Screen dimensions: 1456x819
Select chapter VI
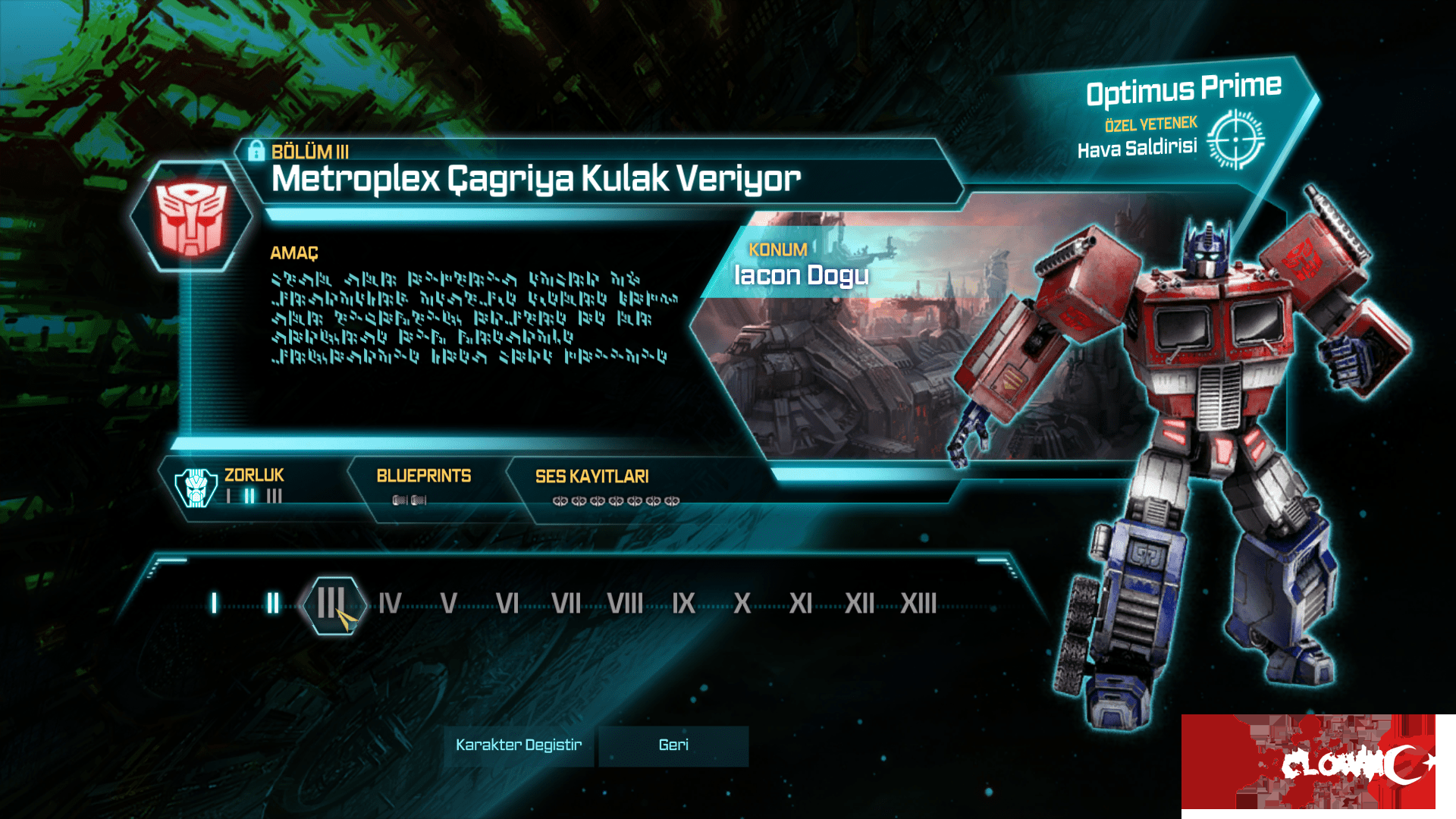(507, 604)
